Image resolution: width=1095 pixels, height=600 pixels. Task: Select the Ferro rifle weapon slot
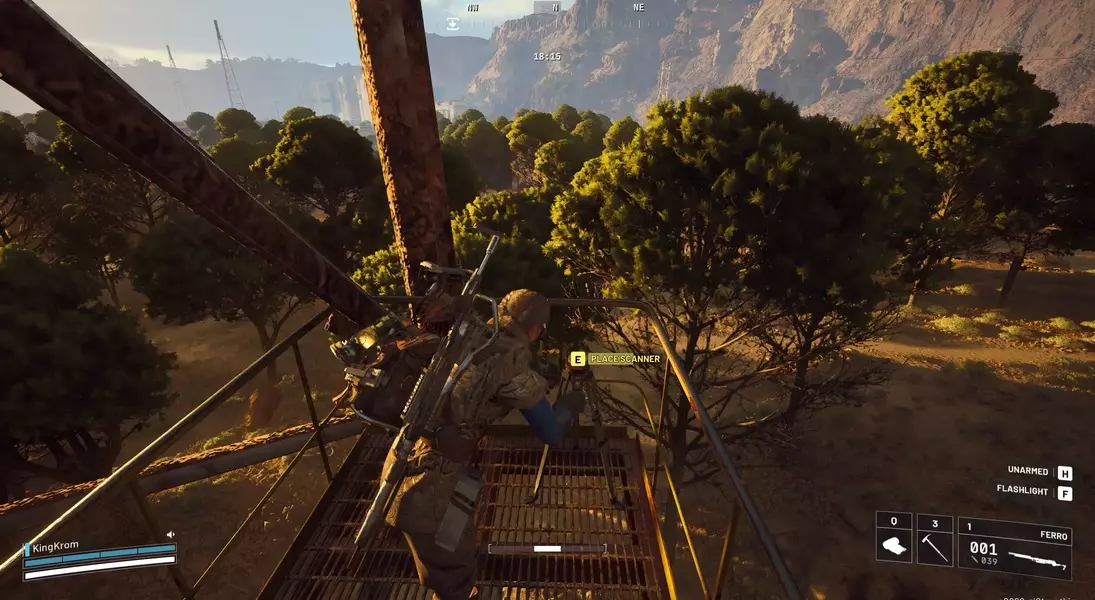click(1014, 548)
